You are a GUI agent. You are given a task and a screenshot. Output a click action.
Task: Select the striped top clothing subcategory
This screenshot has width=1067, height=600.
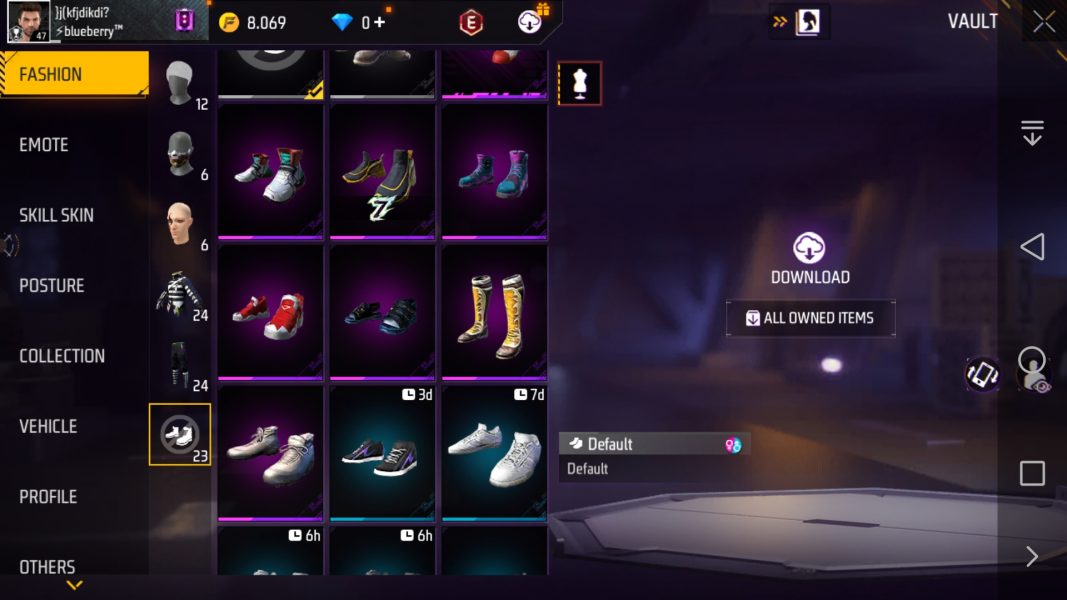pyautogui.click(x=180, y=294)
